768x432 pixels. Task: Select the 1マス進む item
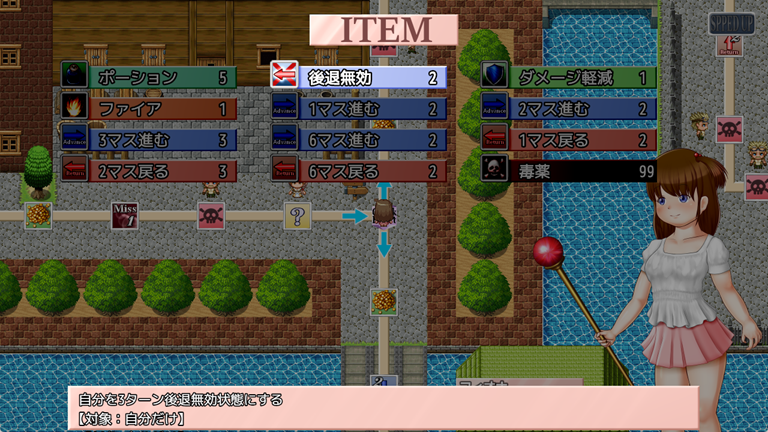[x=359, y=108]
